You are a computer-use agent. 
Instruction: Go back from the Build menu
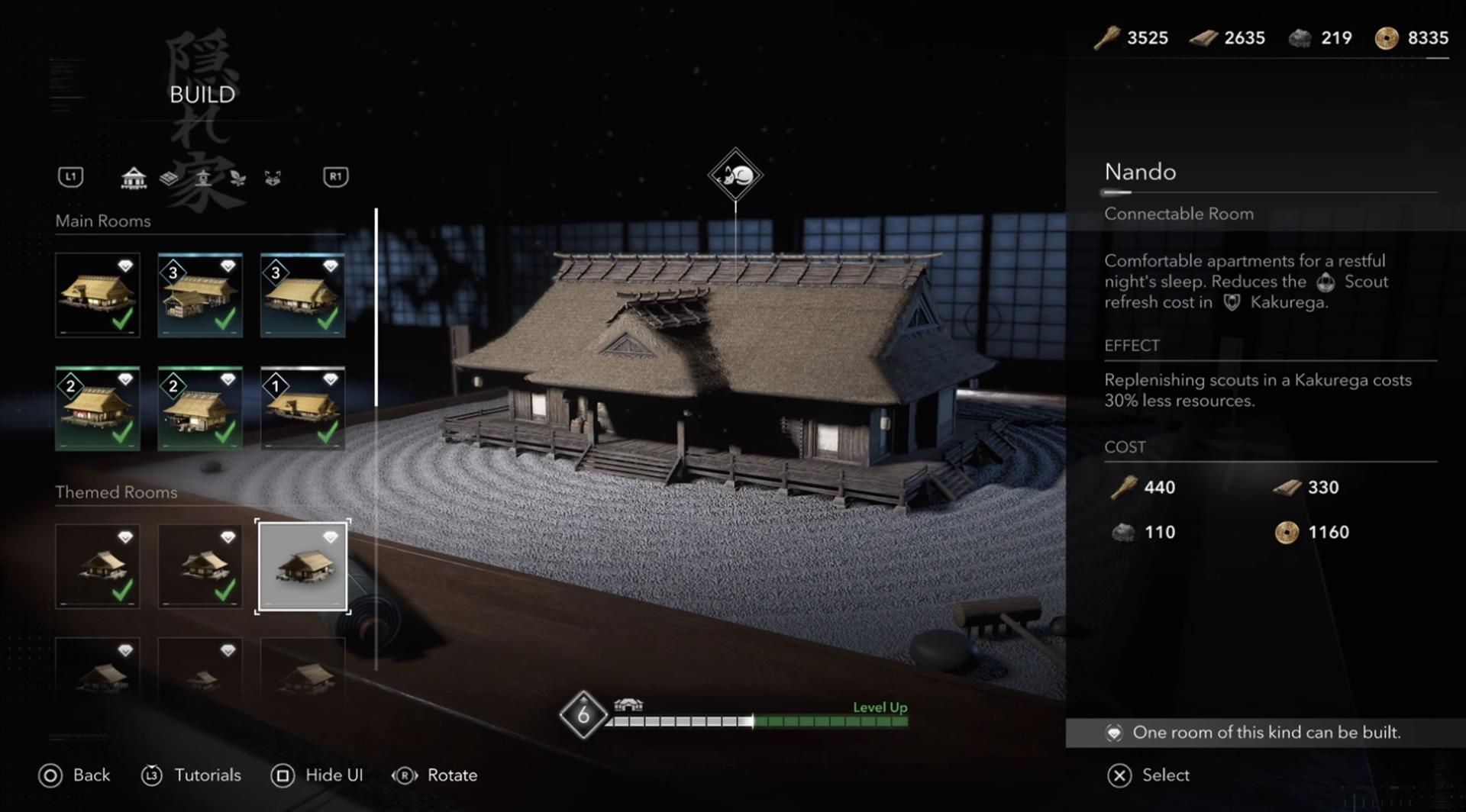[75, 775]
